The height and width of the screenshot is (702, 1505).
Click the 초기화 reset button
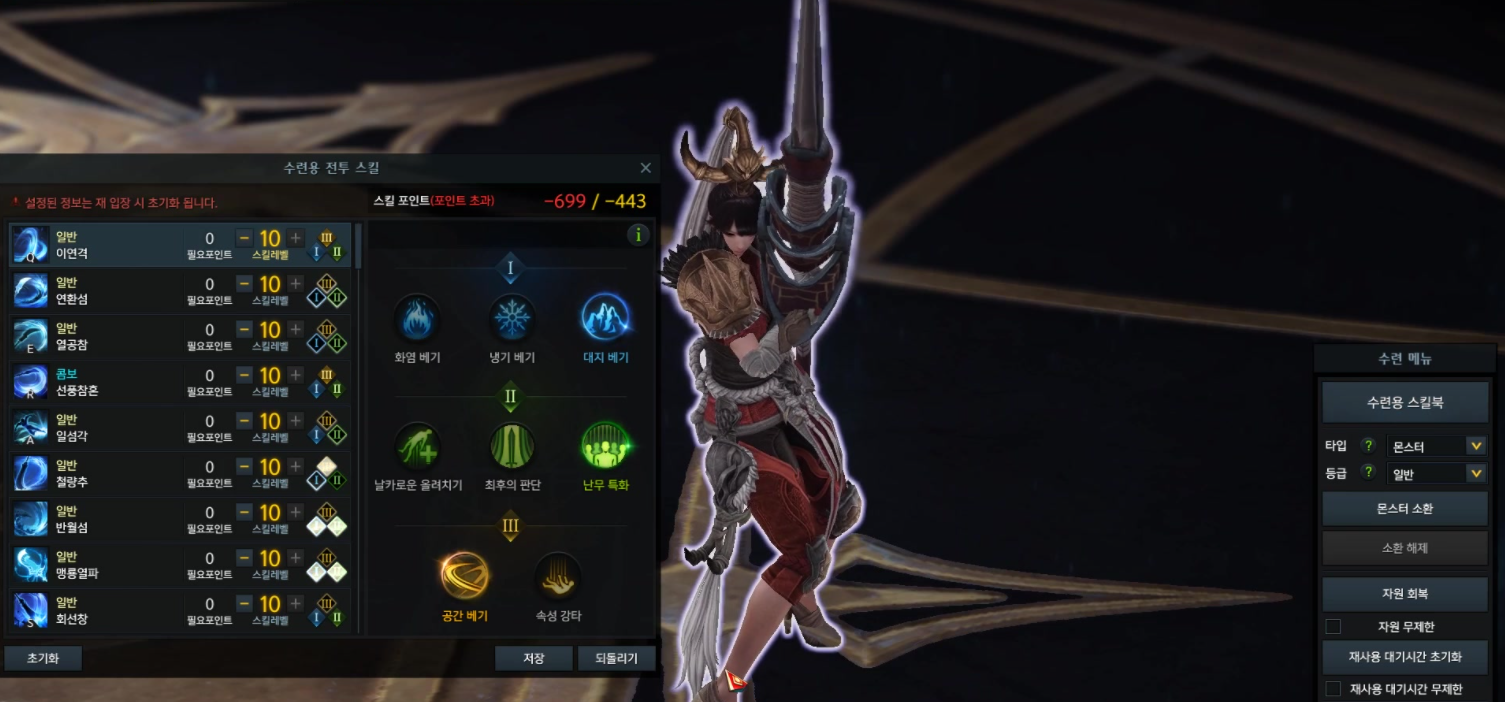pos(43,659)
